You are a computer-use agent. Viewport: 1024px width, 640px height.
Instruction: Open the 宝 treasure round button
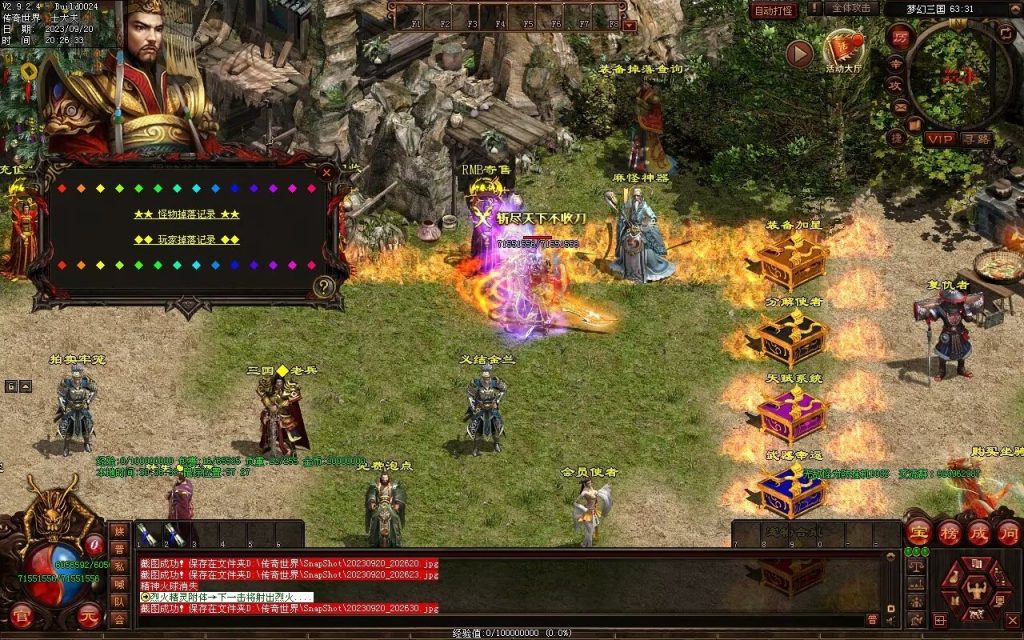[918, 532]
